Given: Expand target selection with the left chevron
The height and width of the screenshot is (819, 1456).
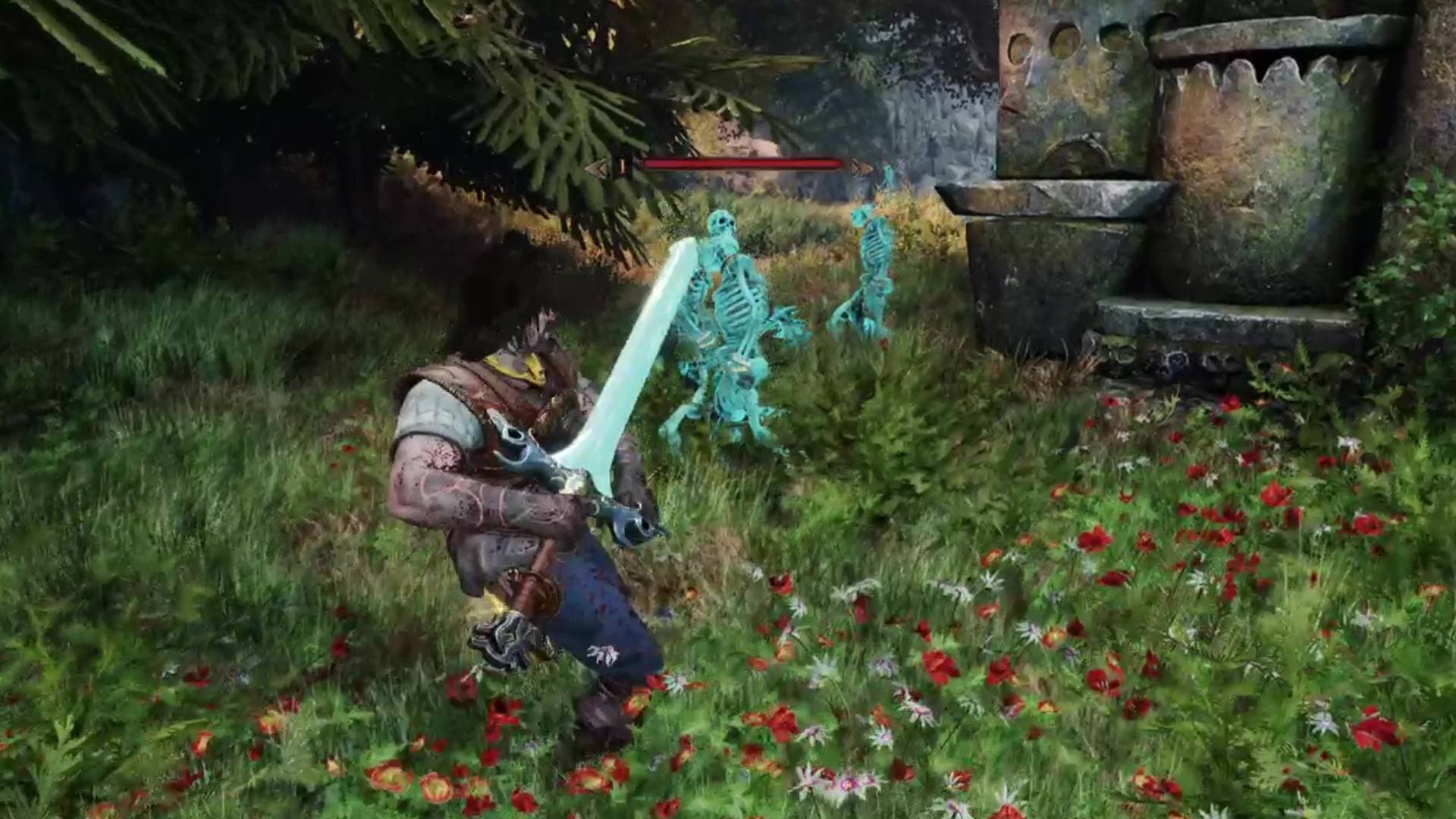Looking at the screenshot, I should (x=599, y=166).
